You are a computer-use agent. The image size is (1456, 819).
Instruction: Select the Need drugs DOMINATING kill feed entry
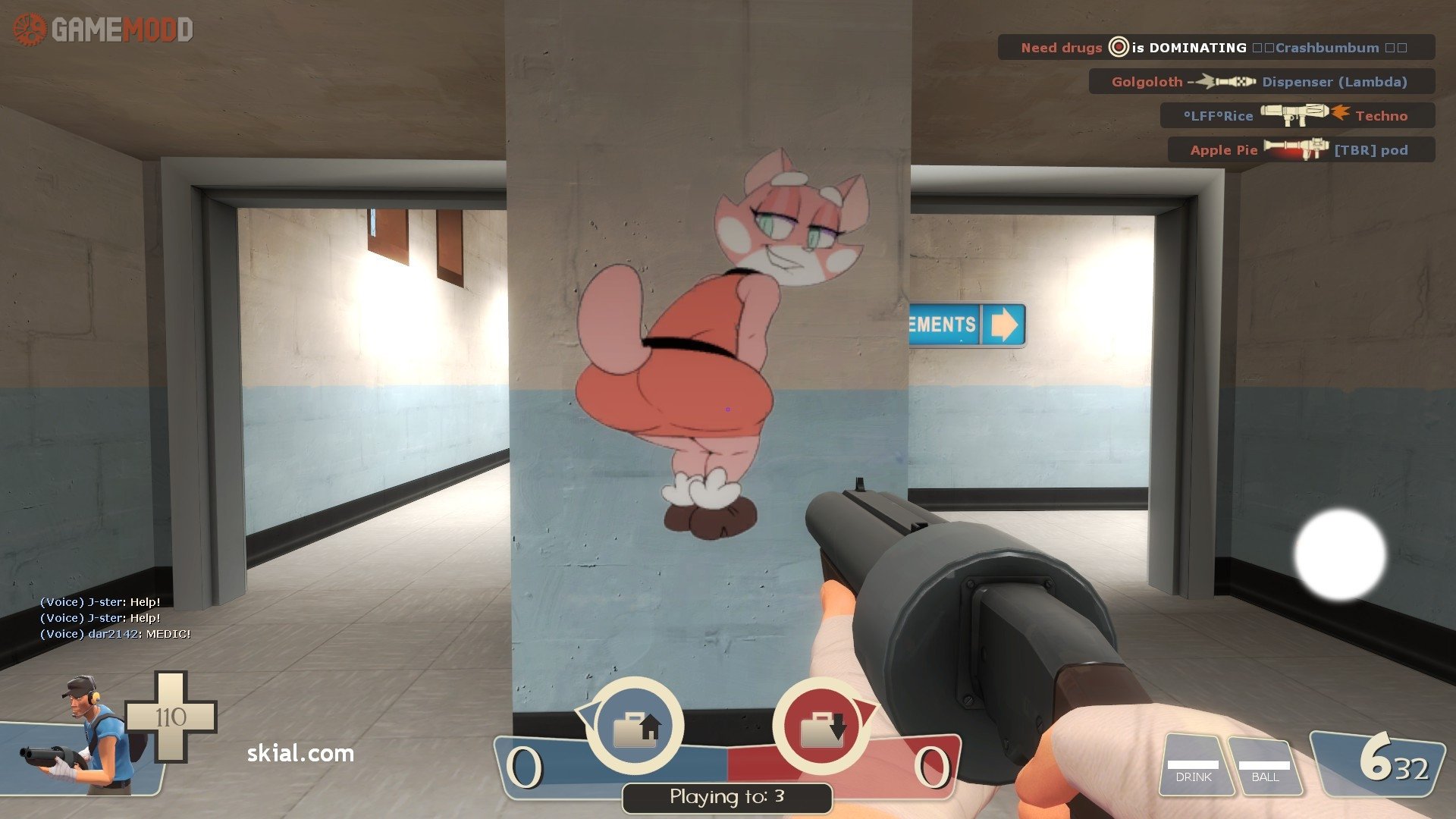[x=1216, y=48]
